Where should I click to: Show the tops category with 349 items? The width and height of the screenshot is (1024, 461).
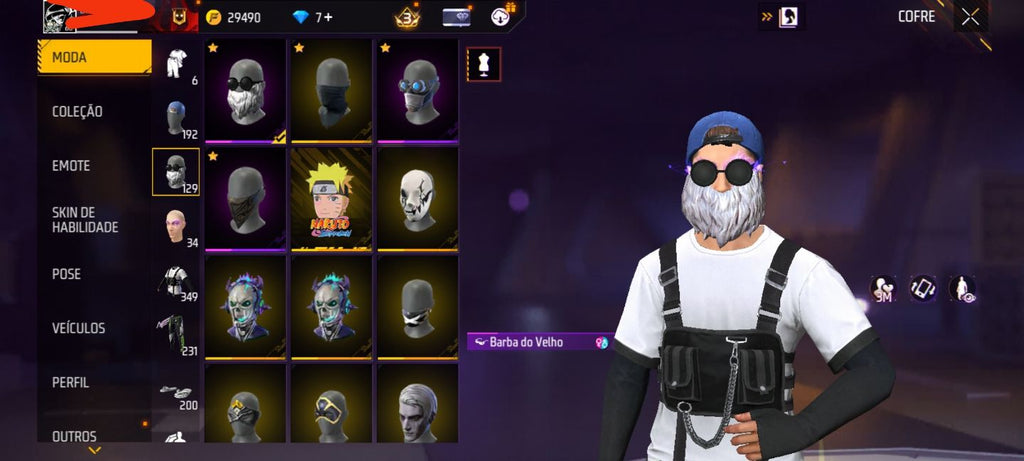point(176,281)
